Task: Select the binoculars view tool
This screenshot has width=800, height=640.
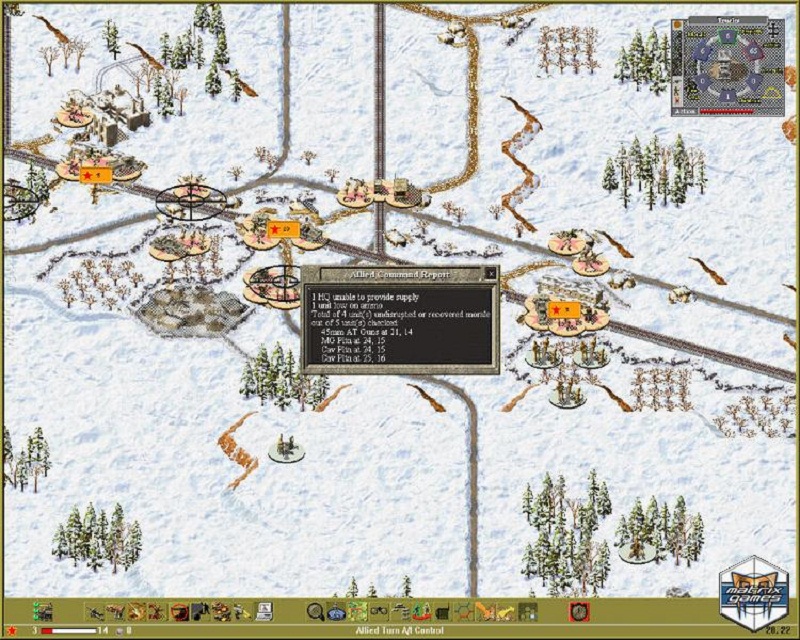Action: point(379,611)
